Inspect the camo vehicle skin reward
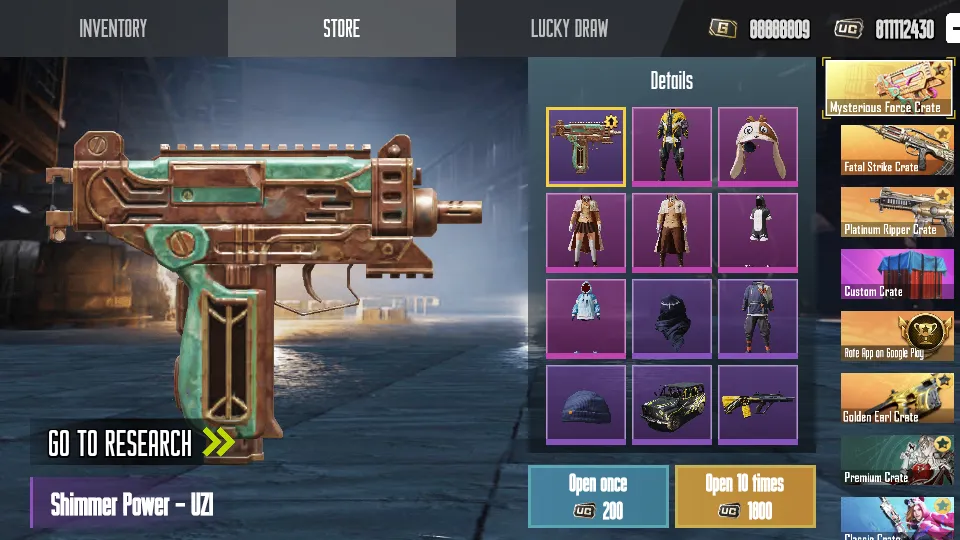 (671, 404)
